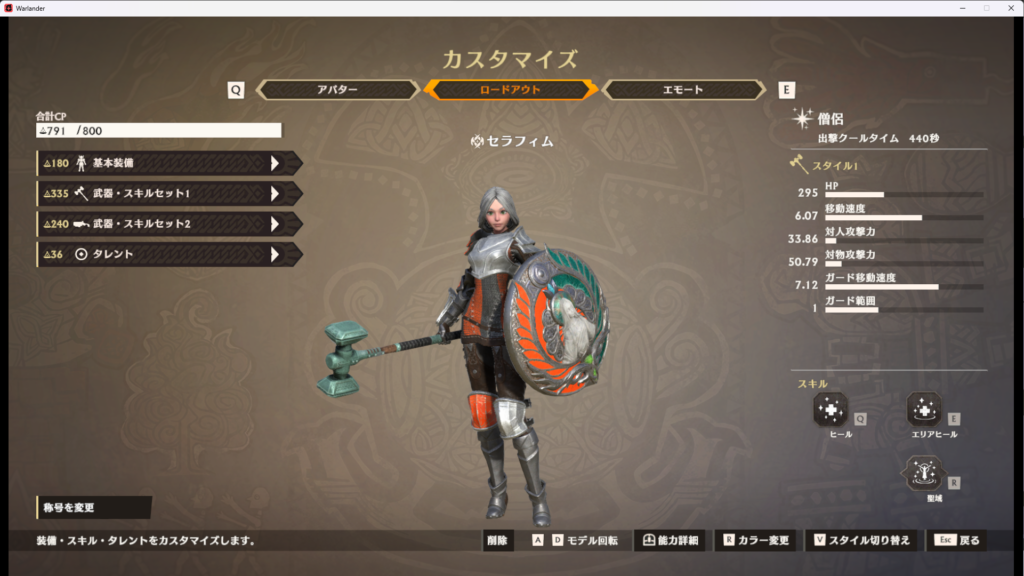Select the エリアヒール skill icon

tap(924, 409)
